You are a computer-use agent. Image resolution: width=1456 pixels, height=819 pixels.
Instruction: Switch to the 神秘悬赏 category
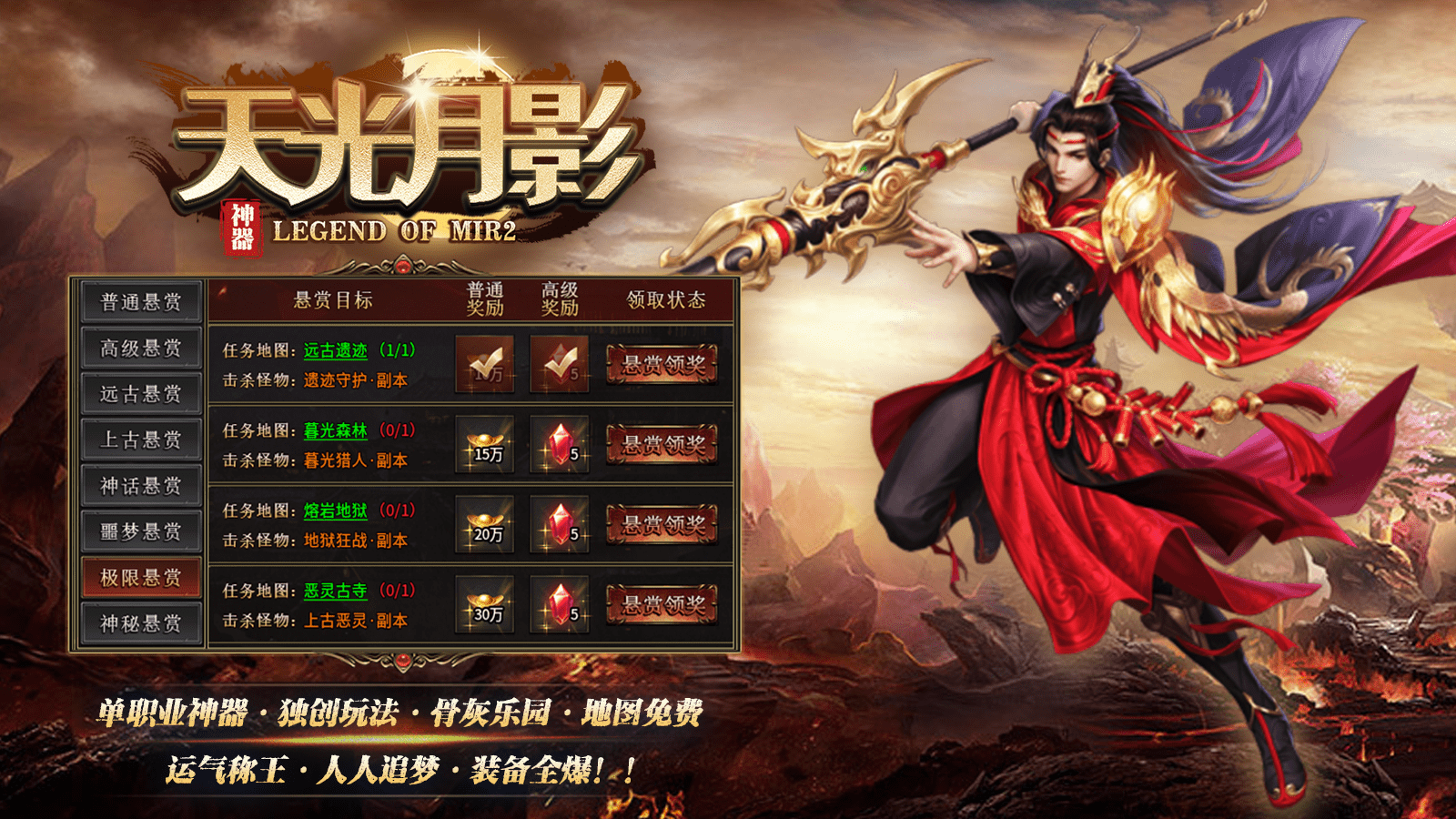139,622
